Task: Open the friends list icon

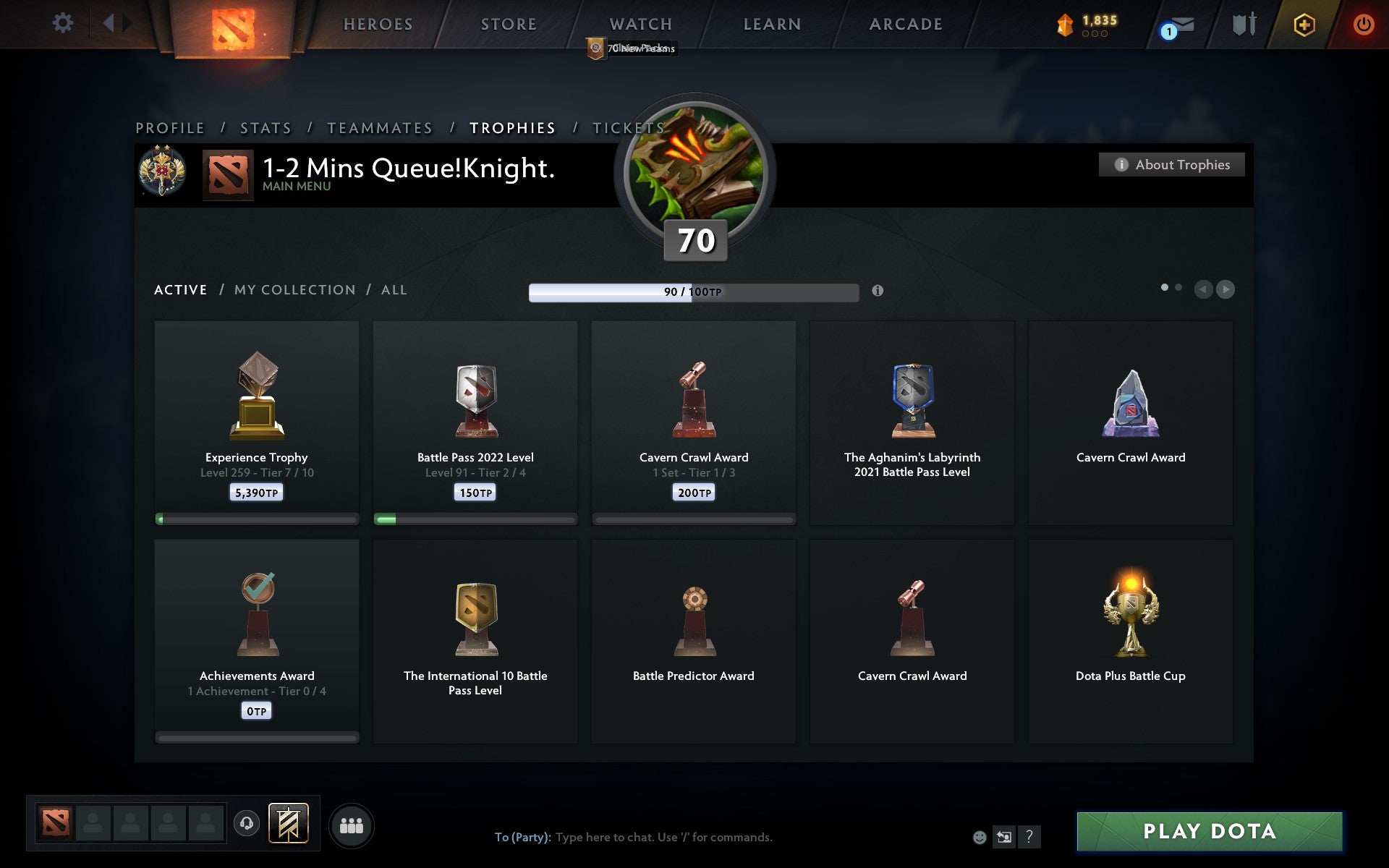Action: [x=350, y=824]
